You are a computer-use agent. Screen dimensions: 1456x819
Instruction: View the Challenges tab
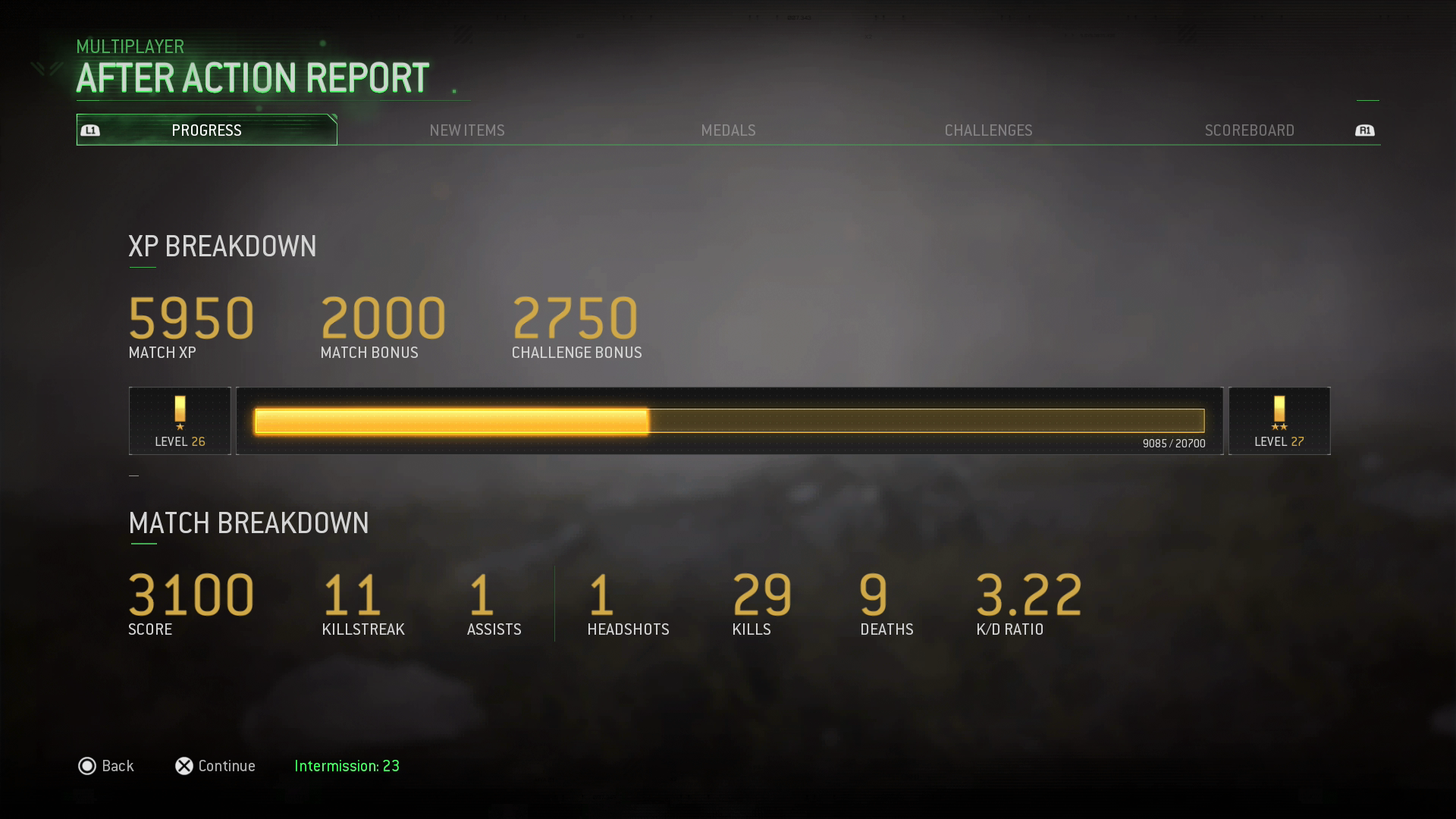pyautogui.click(x=988, y=130)
